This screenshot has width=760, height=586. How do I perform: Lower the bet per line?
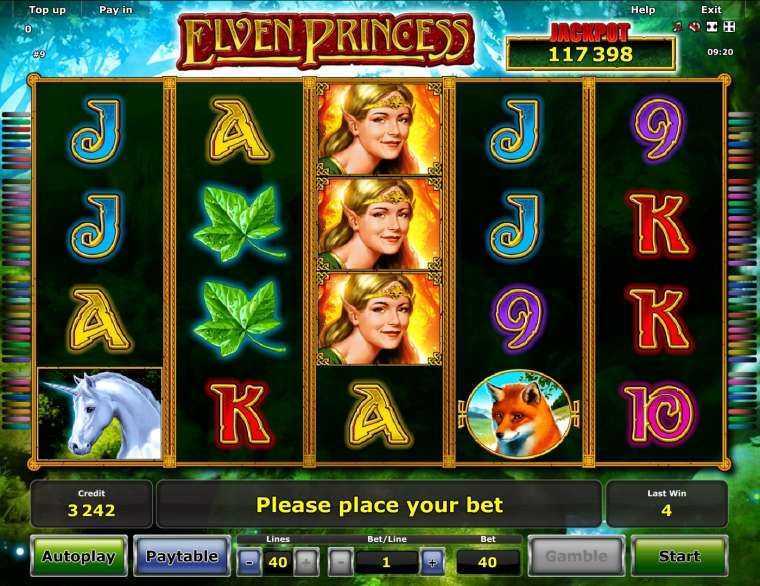(x=341, y=561)
